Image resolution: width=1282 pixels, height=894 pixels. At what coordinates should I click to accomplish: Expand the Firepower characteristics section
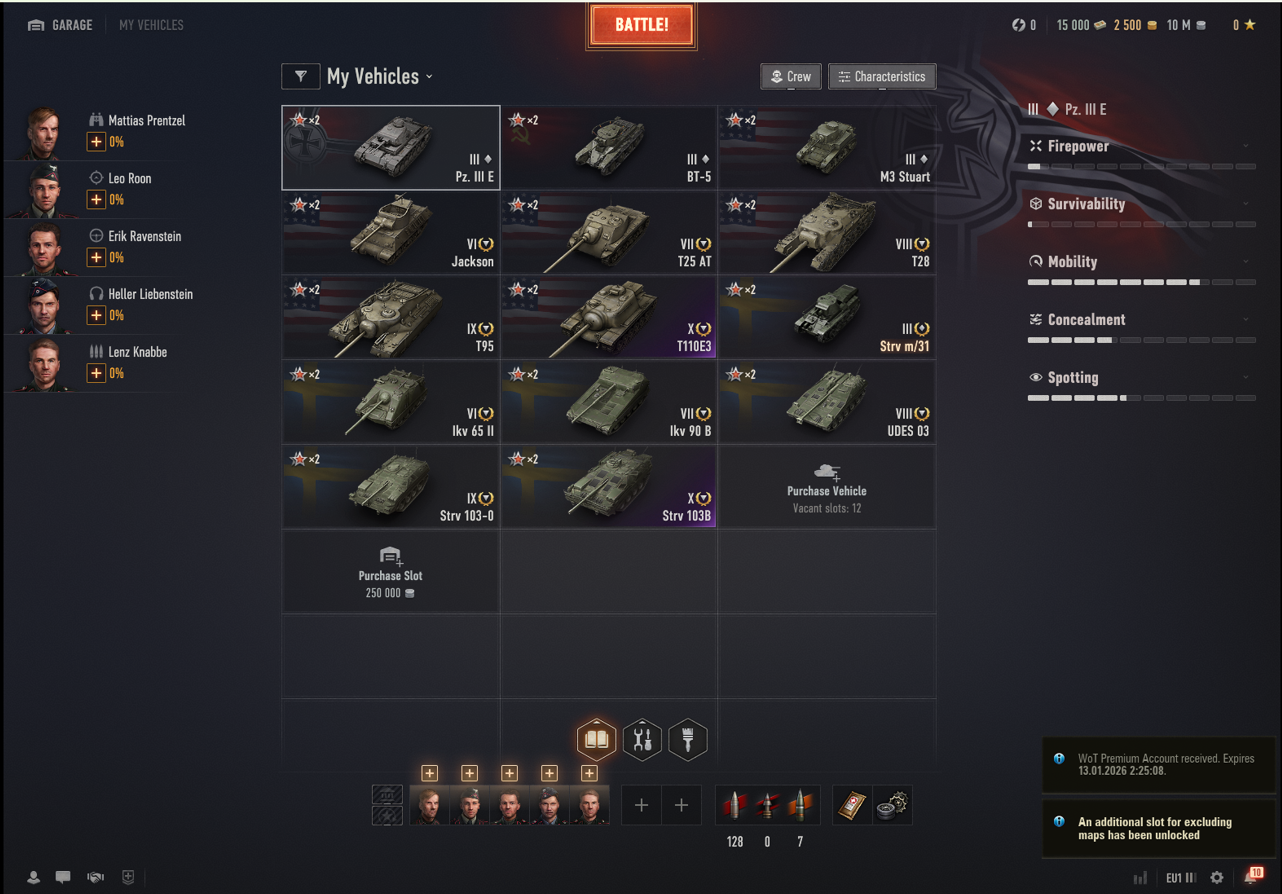[1140, 146]
